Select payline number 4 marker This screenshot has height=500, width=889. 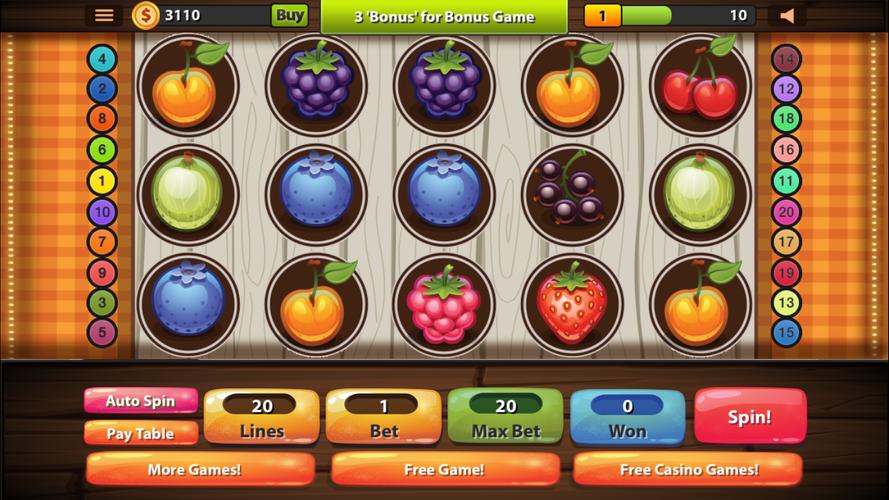[x=102, y=59]
